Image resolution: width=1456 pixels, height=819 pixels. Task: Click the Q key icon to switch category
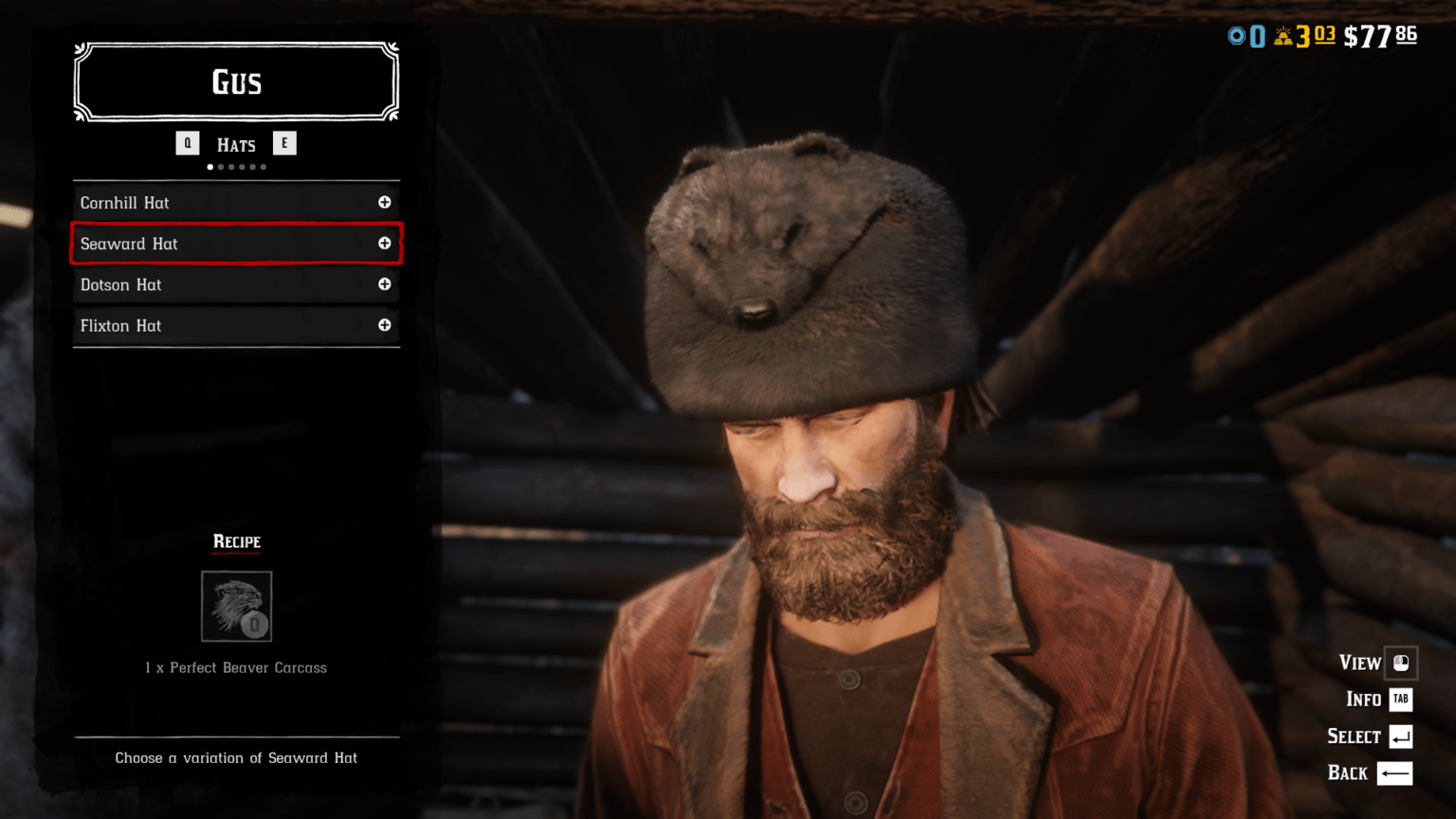pyautogui.click(x=188, y=143)
